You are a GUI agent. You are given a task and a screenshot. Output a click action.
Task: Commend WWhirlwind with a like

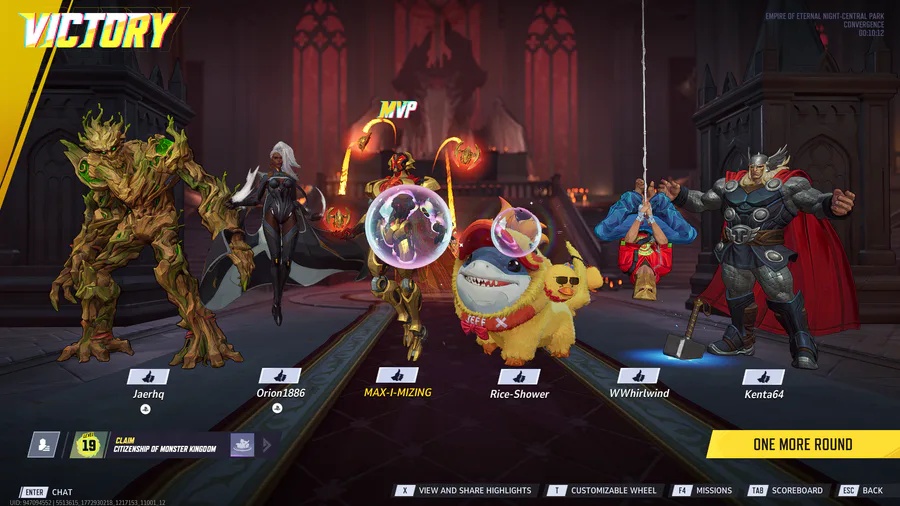pos(638,376)
